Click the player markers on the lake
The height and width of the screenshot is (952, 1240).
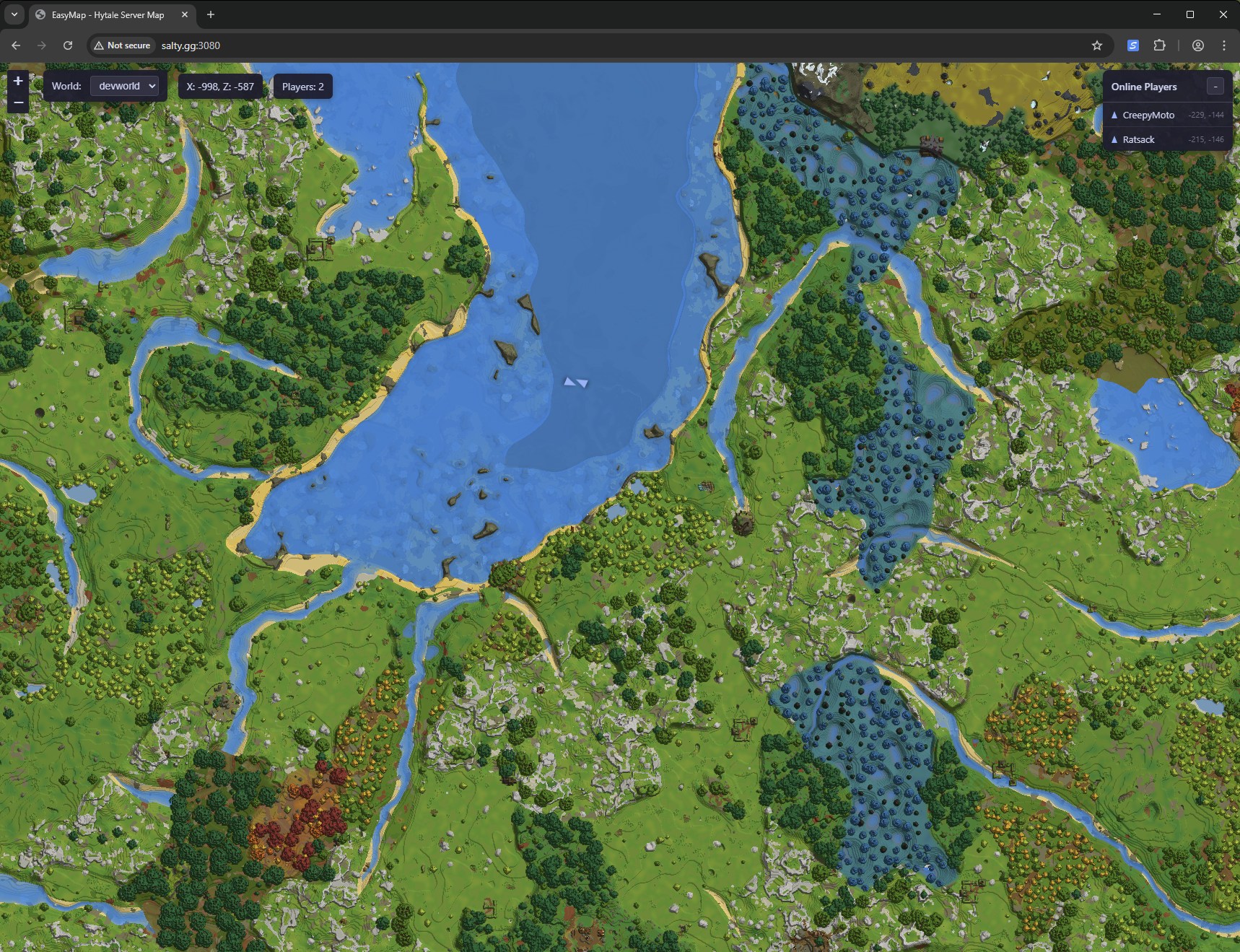click(576, 382)
